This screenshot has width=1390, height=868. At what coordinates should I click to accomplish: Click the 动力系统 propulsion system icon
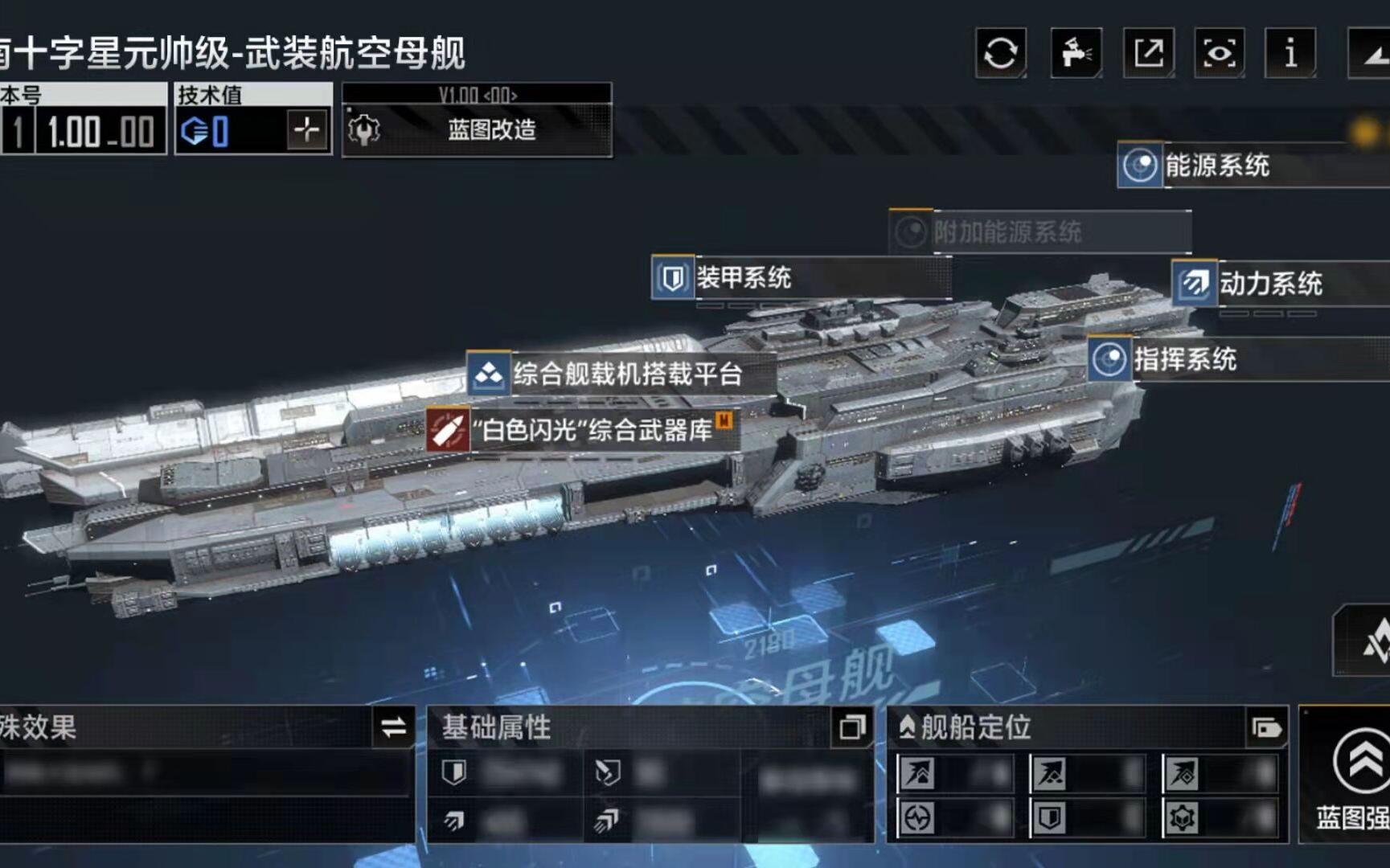[x=1194, y=284]
